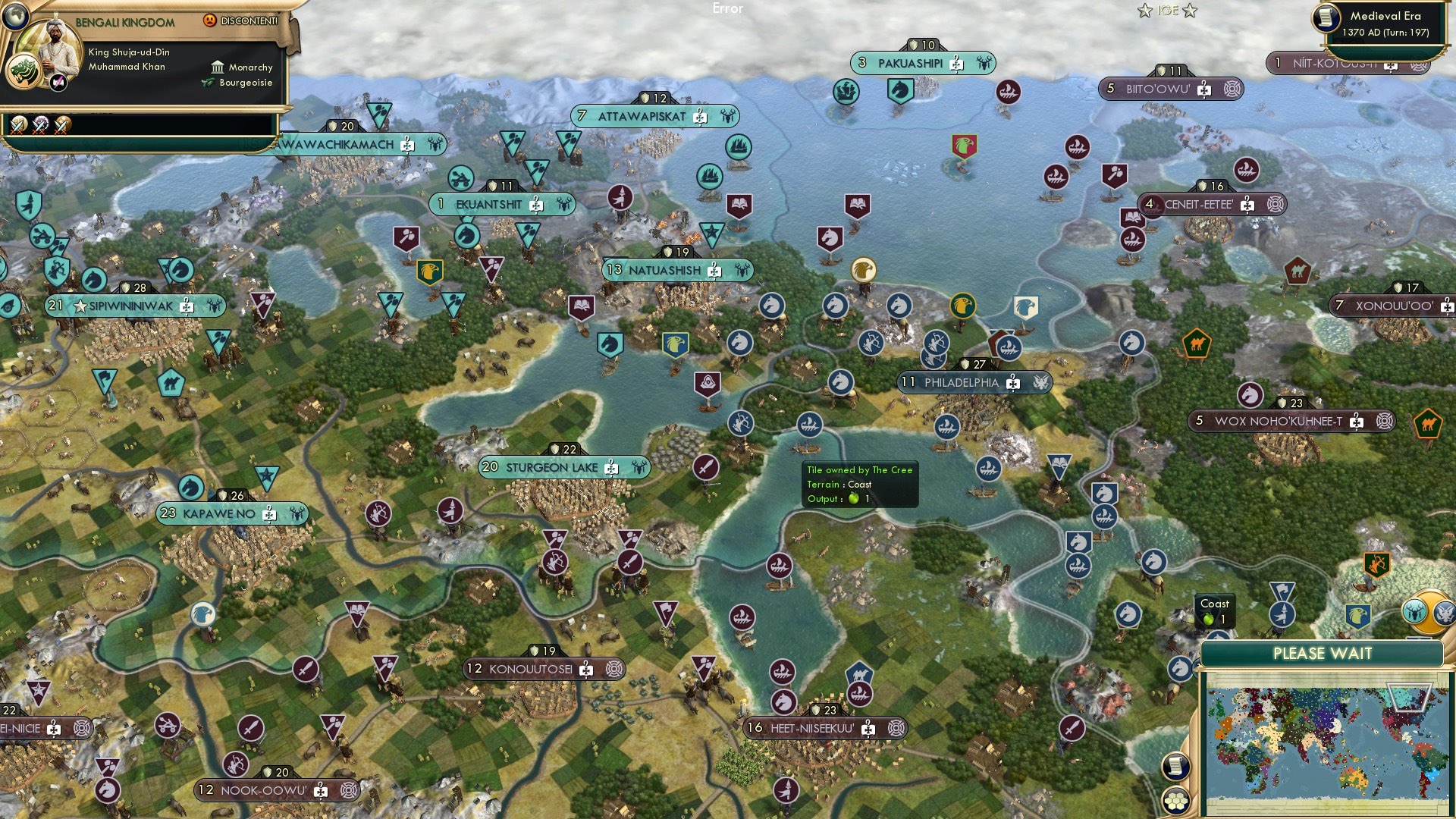Click the Bourgeoisie policy icon
This screenshot has width=1456, height=819.
click(208, 83)
